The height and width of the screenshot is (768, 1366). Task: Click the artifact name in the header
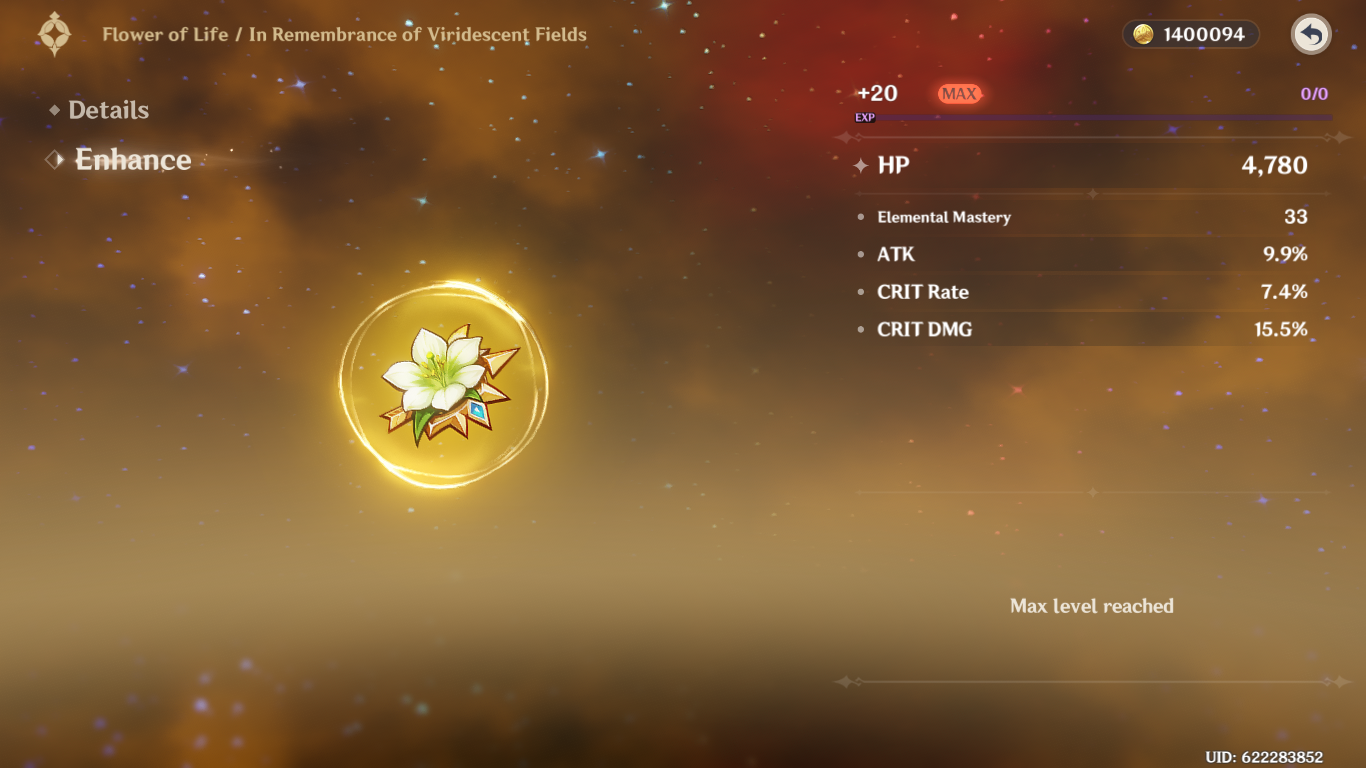point(344,33)
